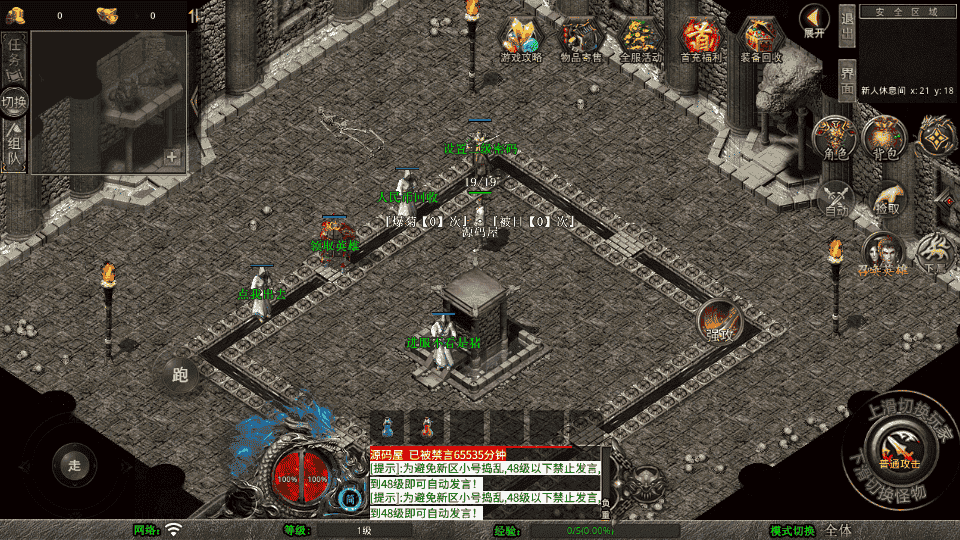Open the 首充福利 first-recharge bonus
The height and width of the screenshot is (540, 960).
(x=702, y=40)
